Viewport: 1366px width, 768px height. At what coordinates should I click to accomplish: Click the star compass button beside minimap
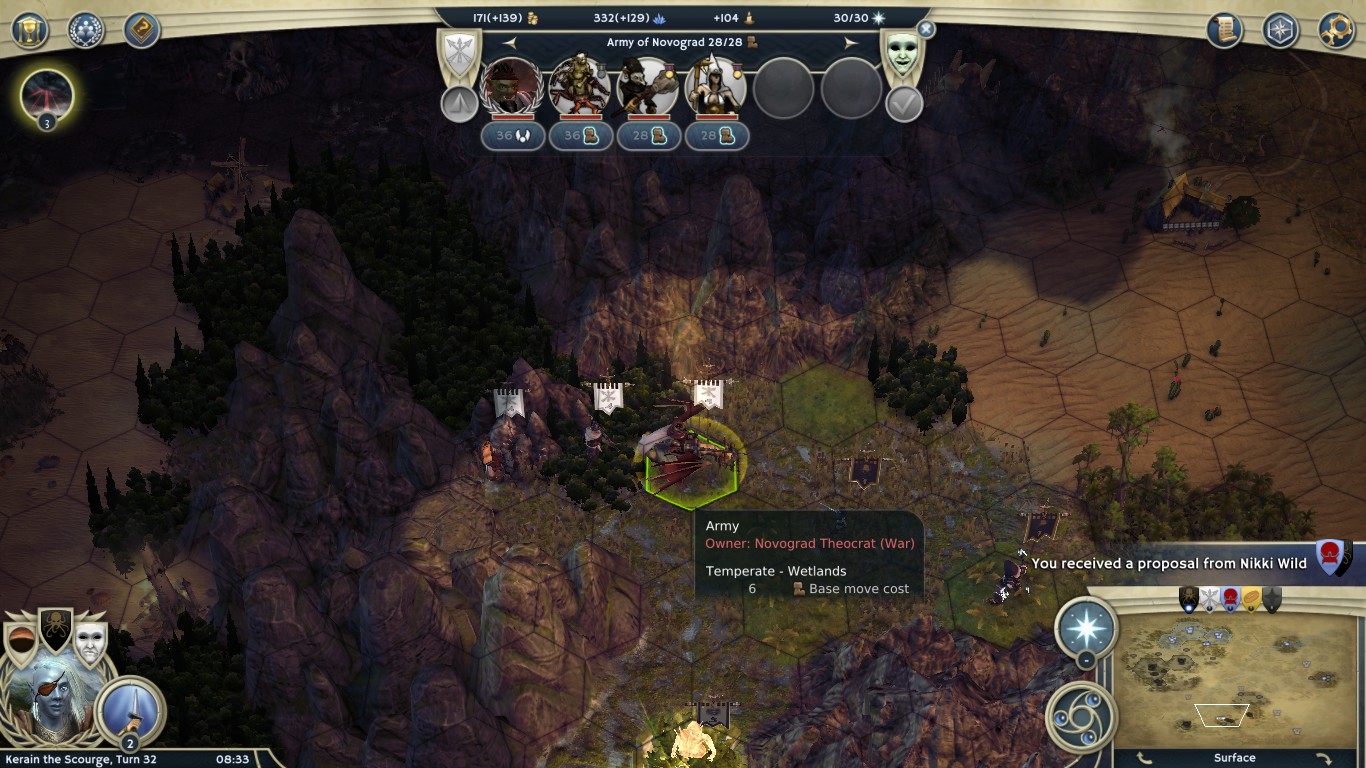tap(1087, 629)
